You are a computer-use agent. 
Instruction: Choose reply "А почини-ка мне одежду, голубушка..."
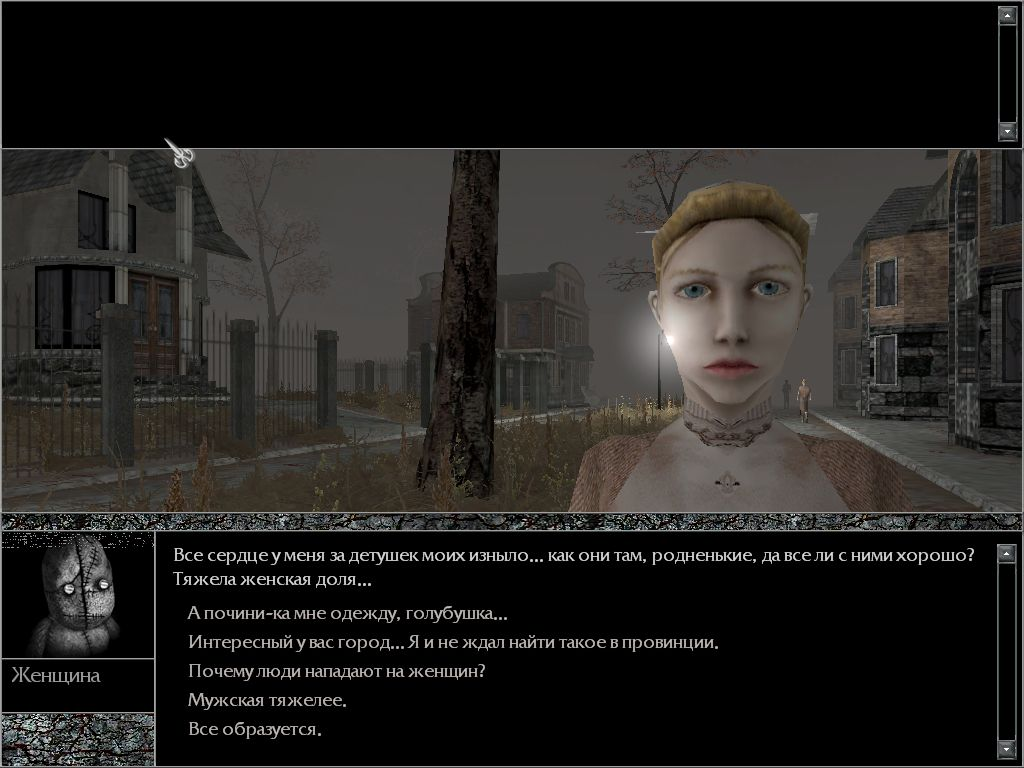pyautogui.click(x=347, y=614)
